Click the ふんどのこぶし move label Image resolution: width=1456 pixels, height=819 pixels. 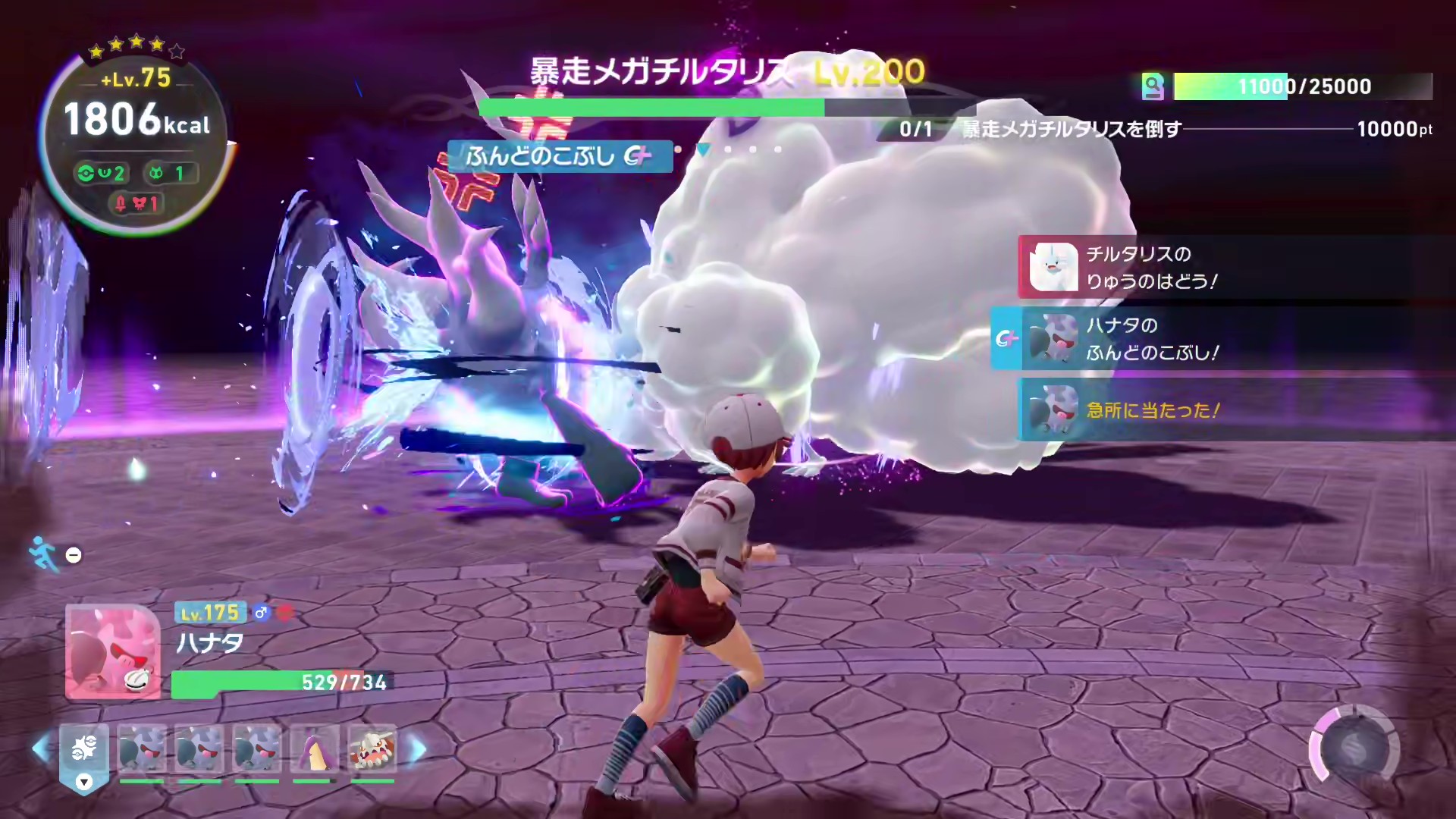pyautogui.click(x=560, y=156)
